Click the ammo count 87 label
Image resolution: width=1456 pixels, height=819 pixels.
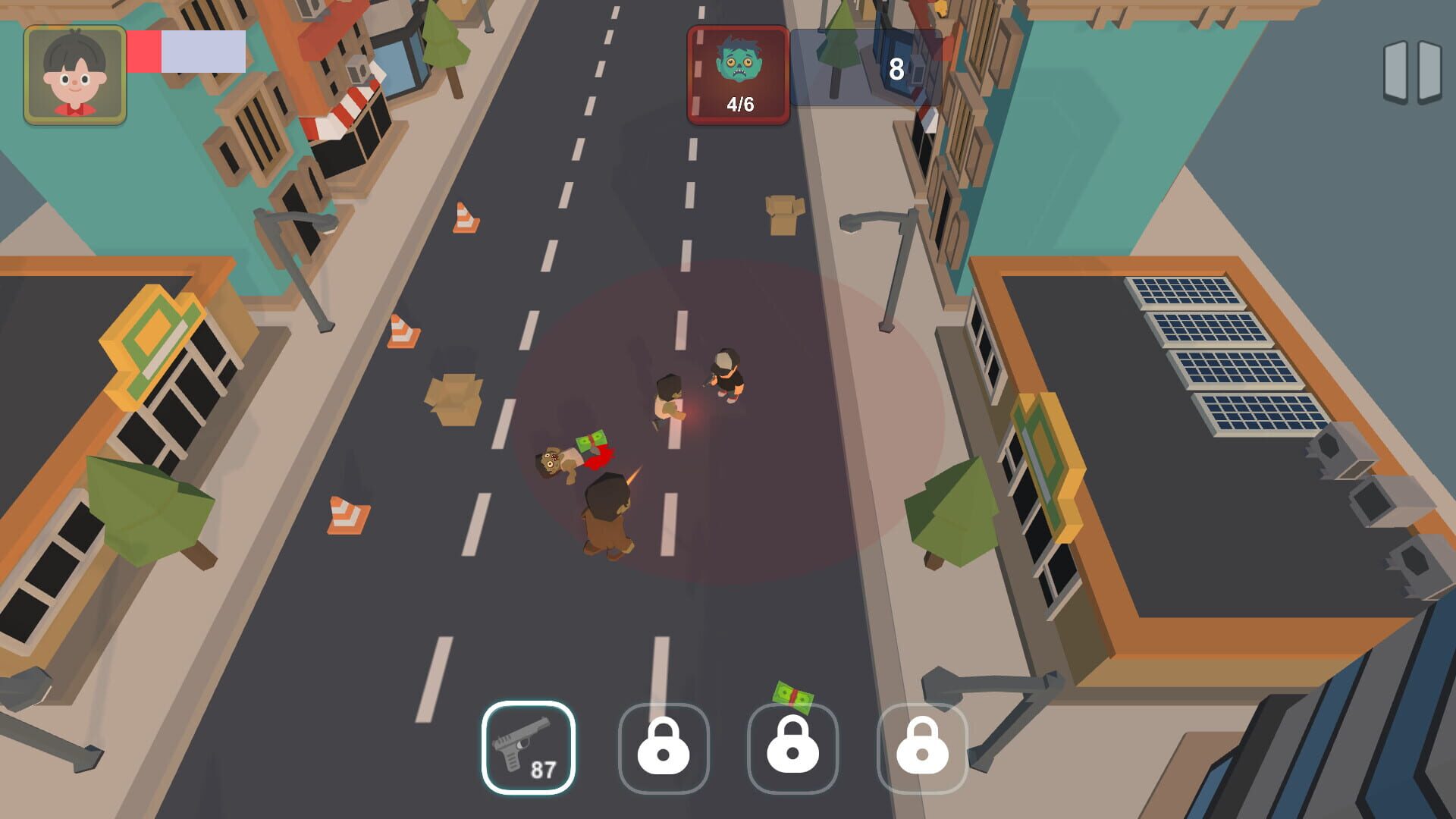(x=544, y=767)
